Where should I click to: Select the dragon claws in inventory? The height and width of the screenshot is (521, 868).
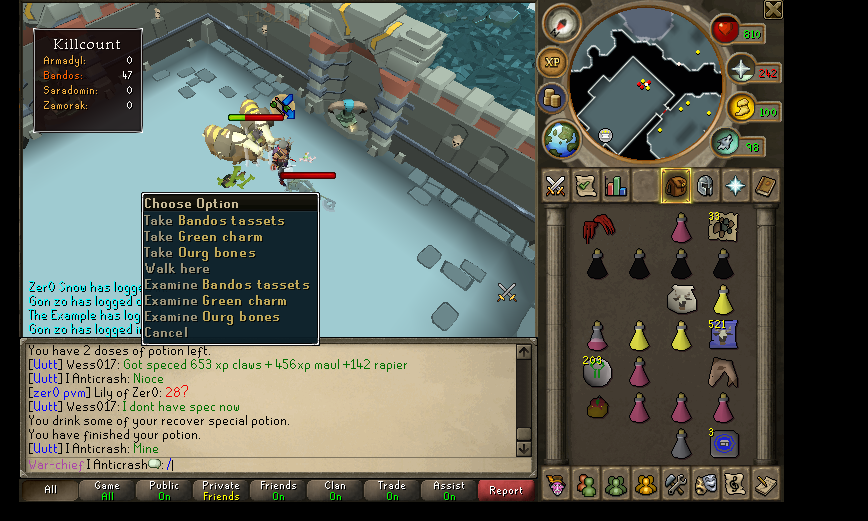click(x=598, y=228)
